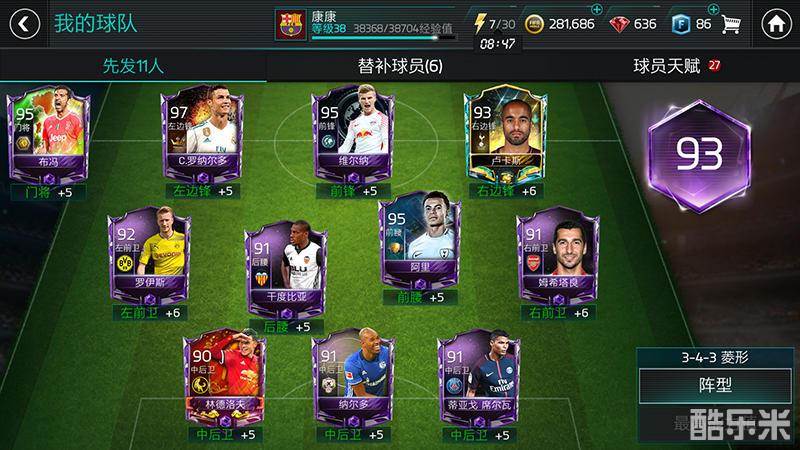Return to the home screen
Screen dimensions: 800x450
tap(774, 23)
